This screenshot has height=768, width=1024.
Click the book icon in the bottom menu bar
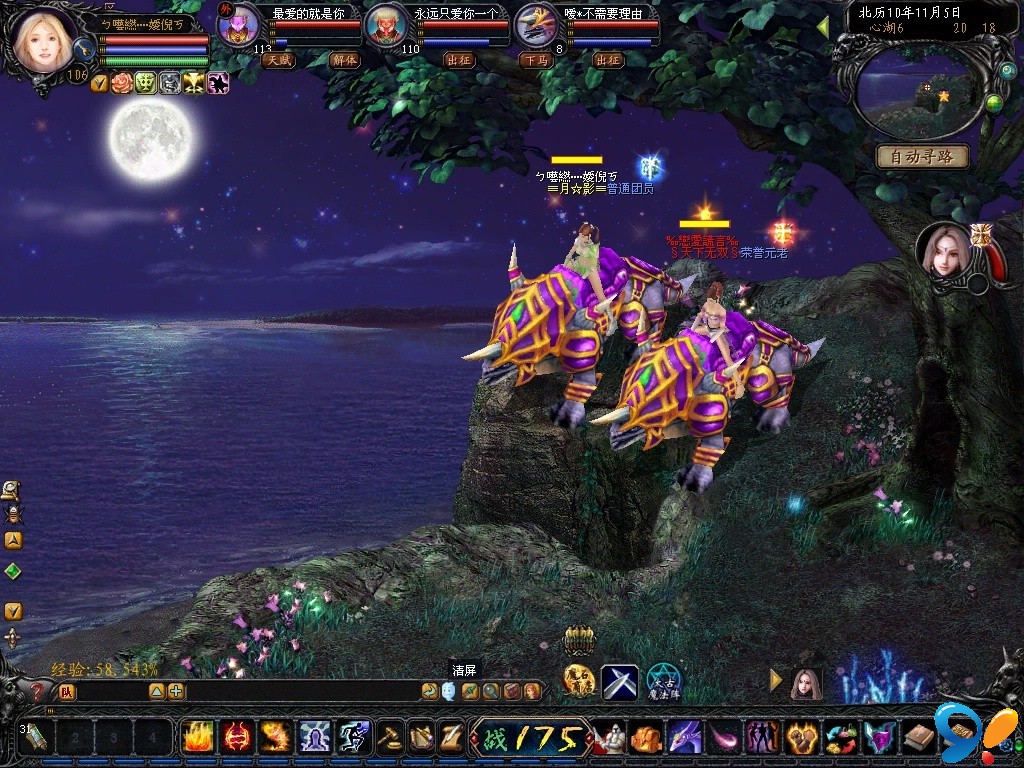point(918,738)
